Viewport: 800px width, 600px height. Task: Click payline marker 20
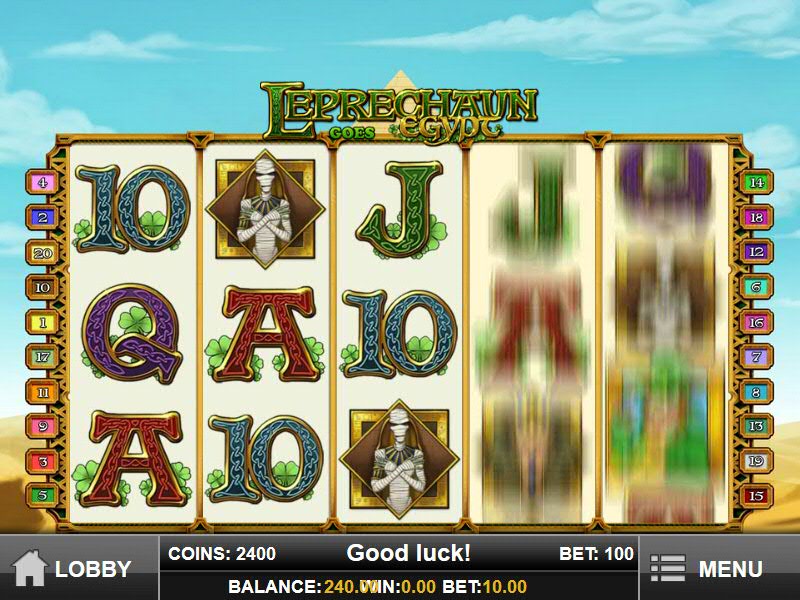[x=43, y=253]
